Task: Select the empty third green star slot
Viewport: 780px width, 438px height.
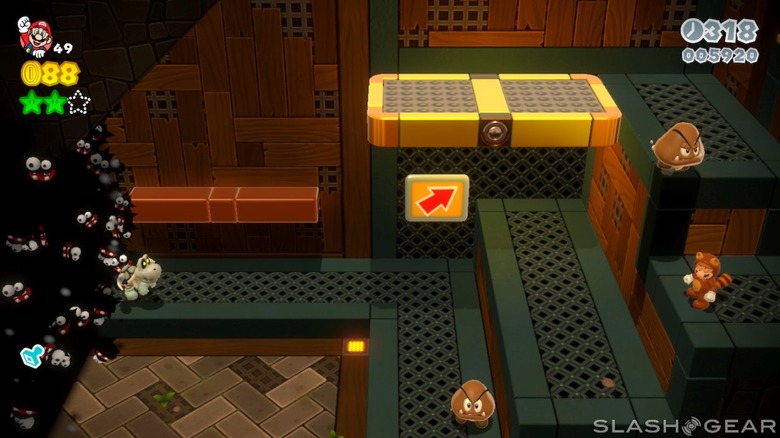Action: [x=79, y=101]
